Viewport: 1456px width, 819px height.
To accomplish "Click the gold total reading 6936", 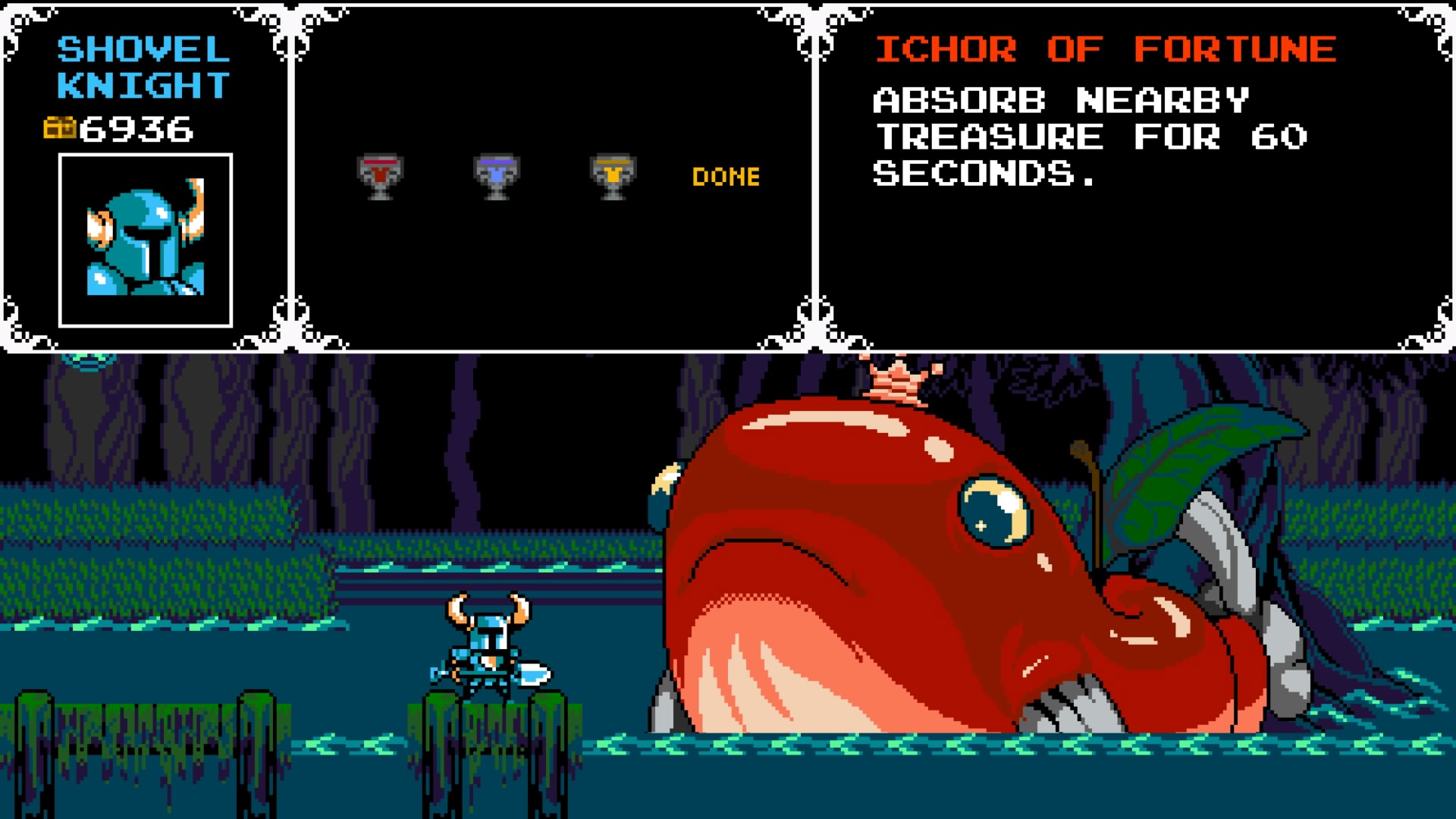I will pos(136,127).
